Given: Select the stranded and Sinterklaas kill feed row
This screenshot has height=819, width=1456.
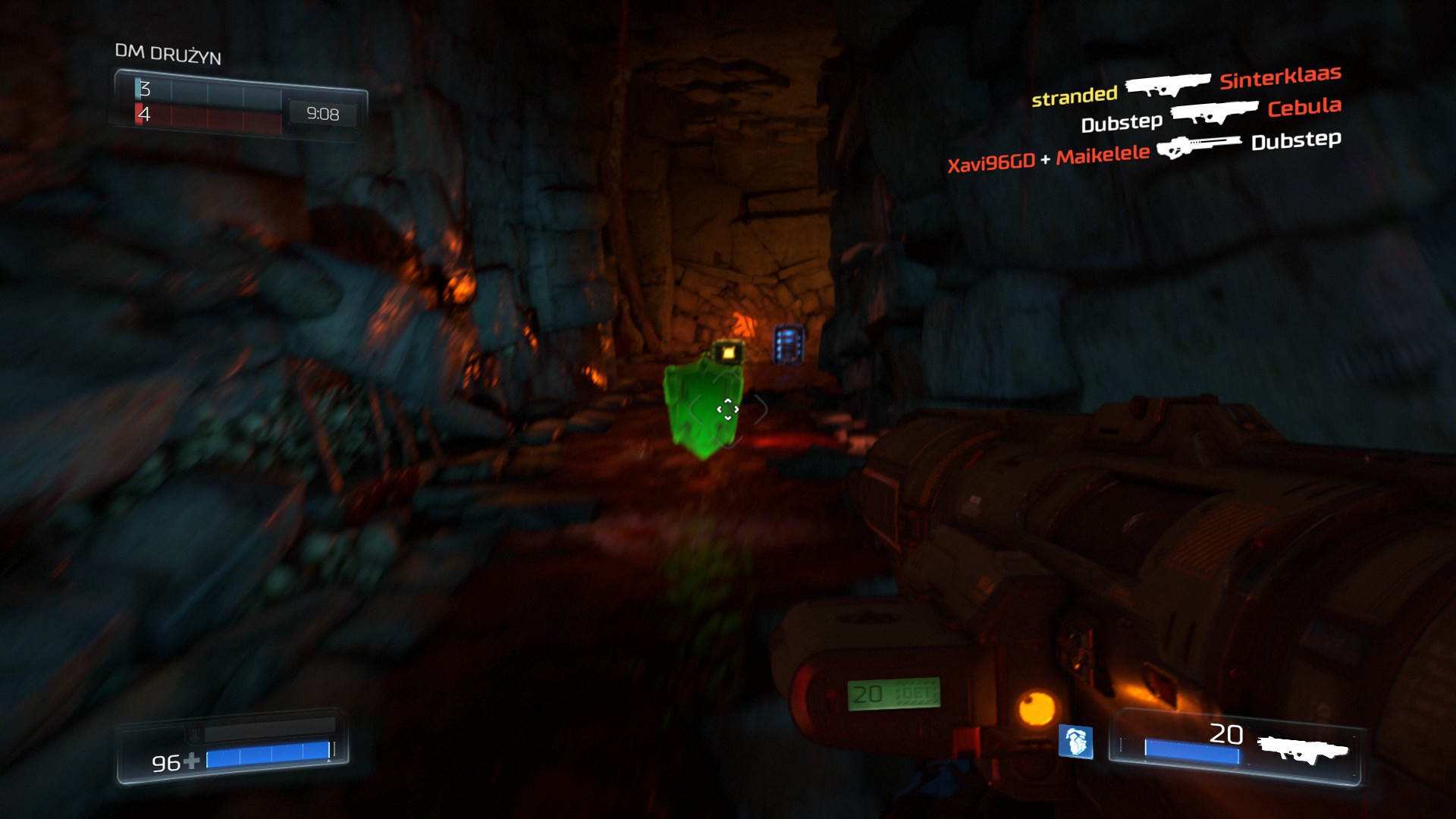Looking at the screenshot, I should pyautogui.click(x=1186, y=86).
